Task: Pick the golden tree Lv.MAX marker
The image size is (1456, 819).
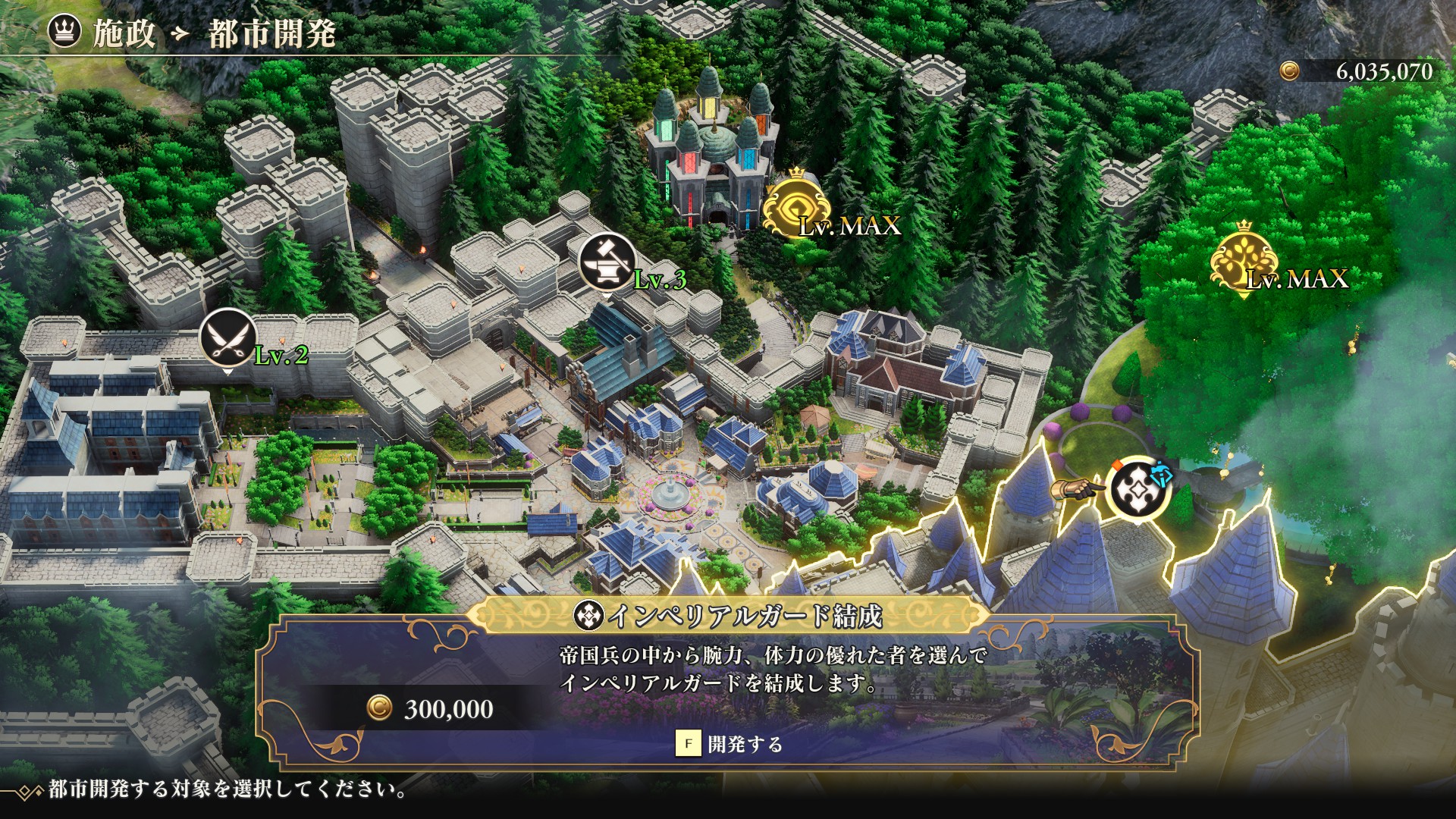Action: click(1244, 259)
